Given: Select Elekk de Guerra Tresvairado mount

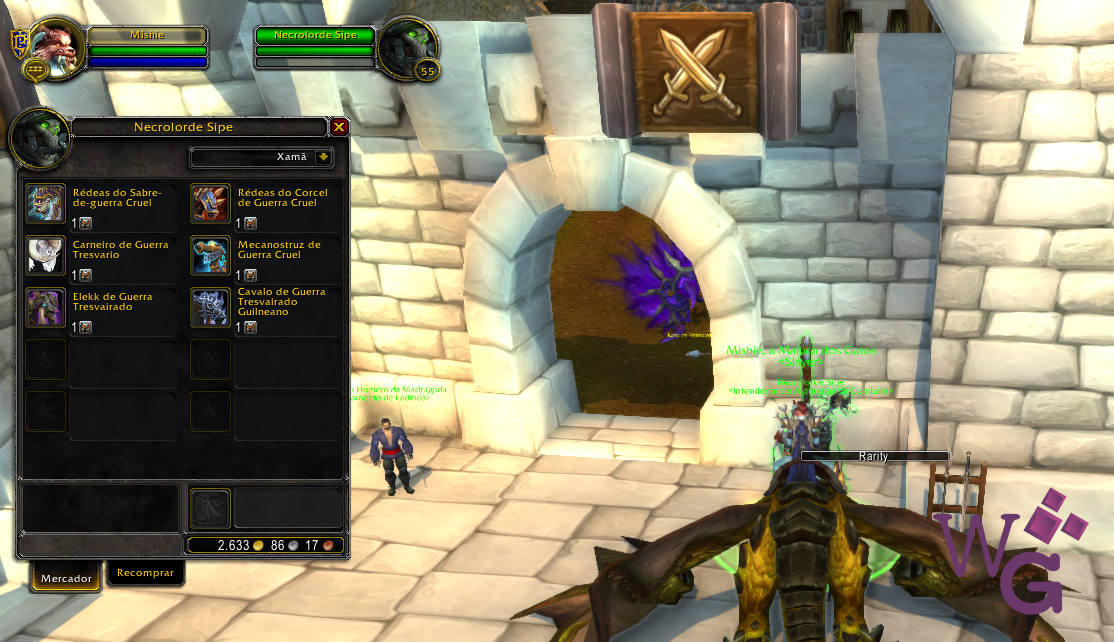Looking at the screenshot, I should (x=46, y=307).
